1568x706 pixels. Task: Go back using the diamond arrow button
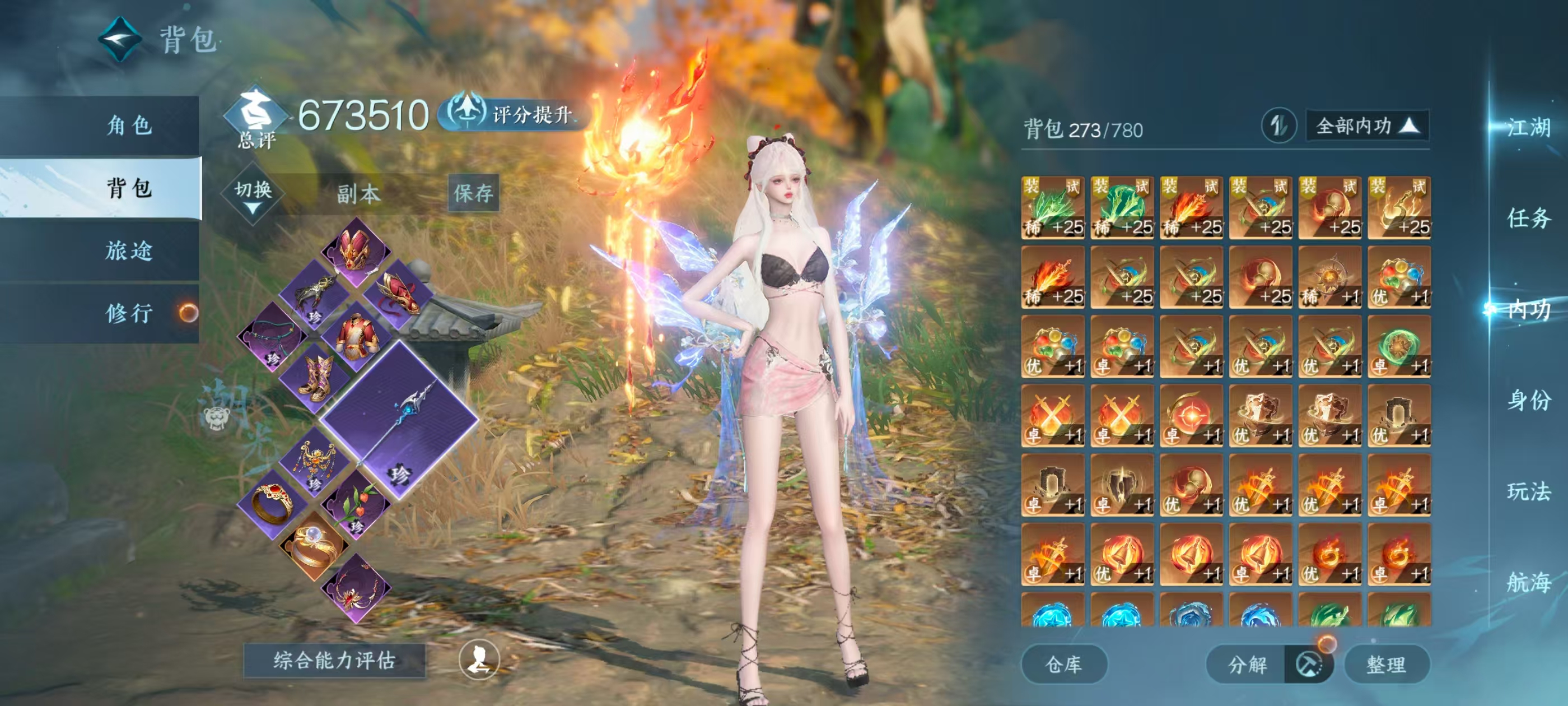pyautogui.click(x=120, y=39)
